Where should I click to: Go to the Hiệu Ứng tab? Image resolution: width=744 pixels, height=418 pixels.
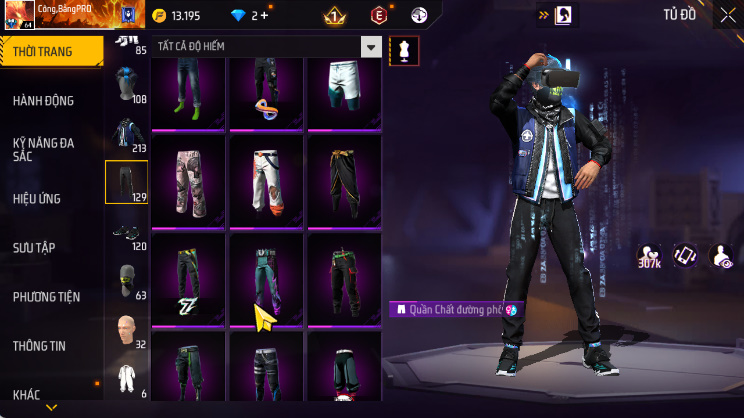39,199
